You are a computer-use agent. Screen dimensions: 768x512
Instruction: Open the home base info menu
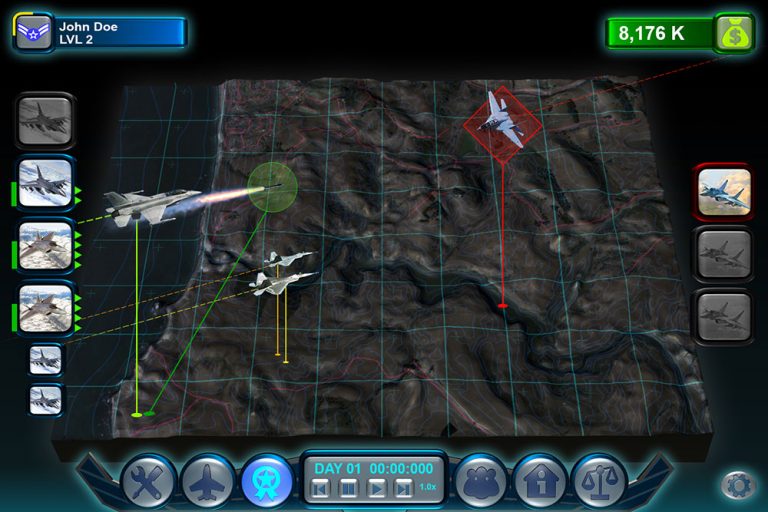pyautogui.click(x=540, y=482)
